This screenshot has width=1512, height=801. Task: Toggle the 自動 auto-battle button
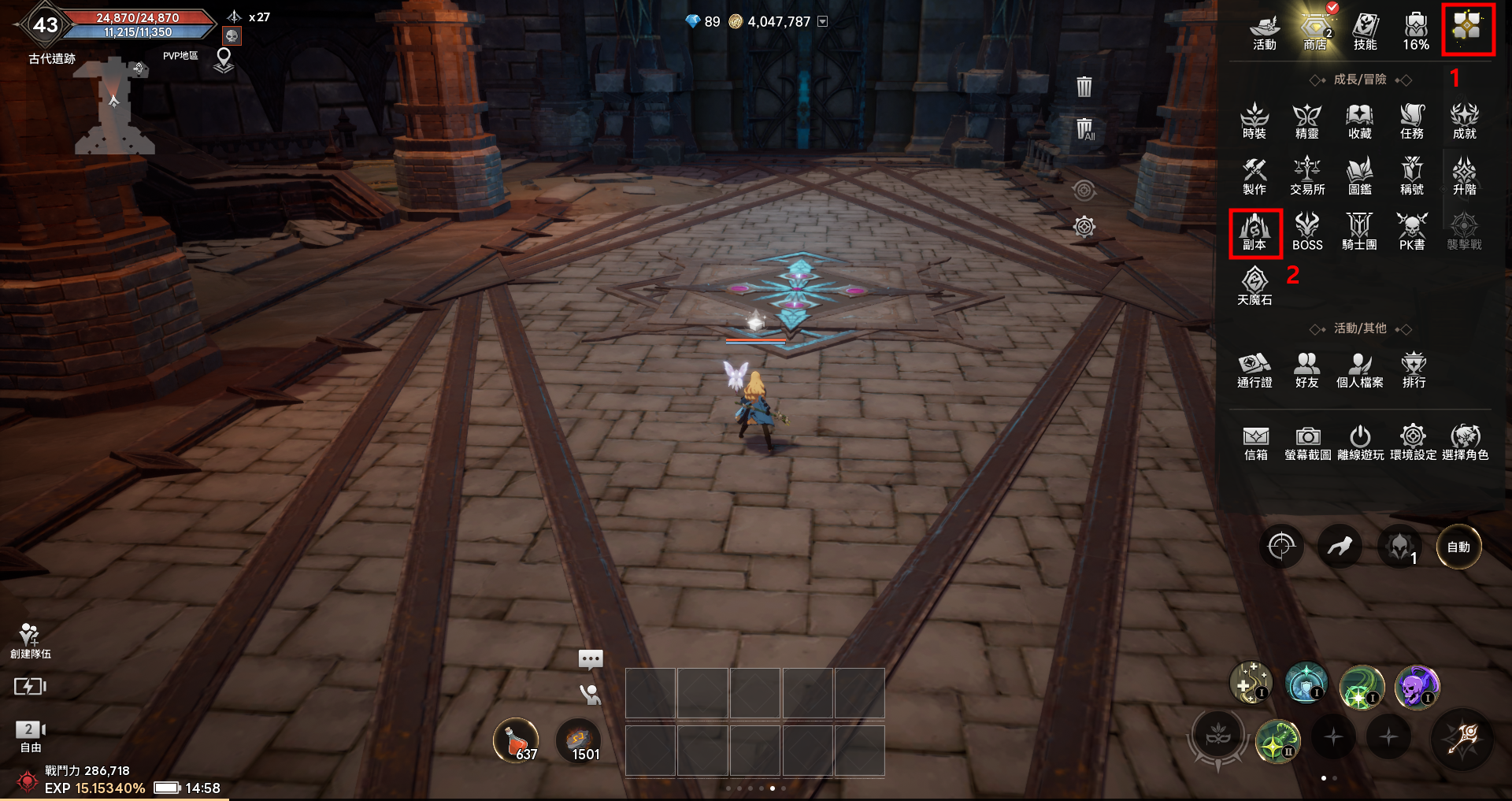pos(1458,547)
